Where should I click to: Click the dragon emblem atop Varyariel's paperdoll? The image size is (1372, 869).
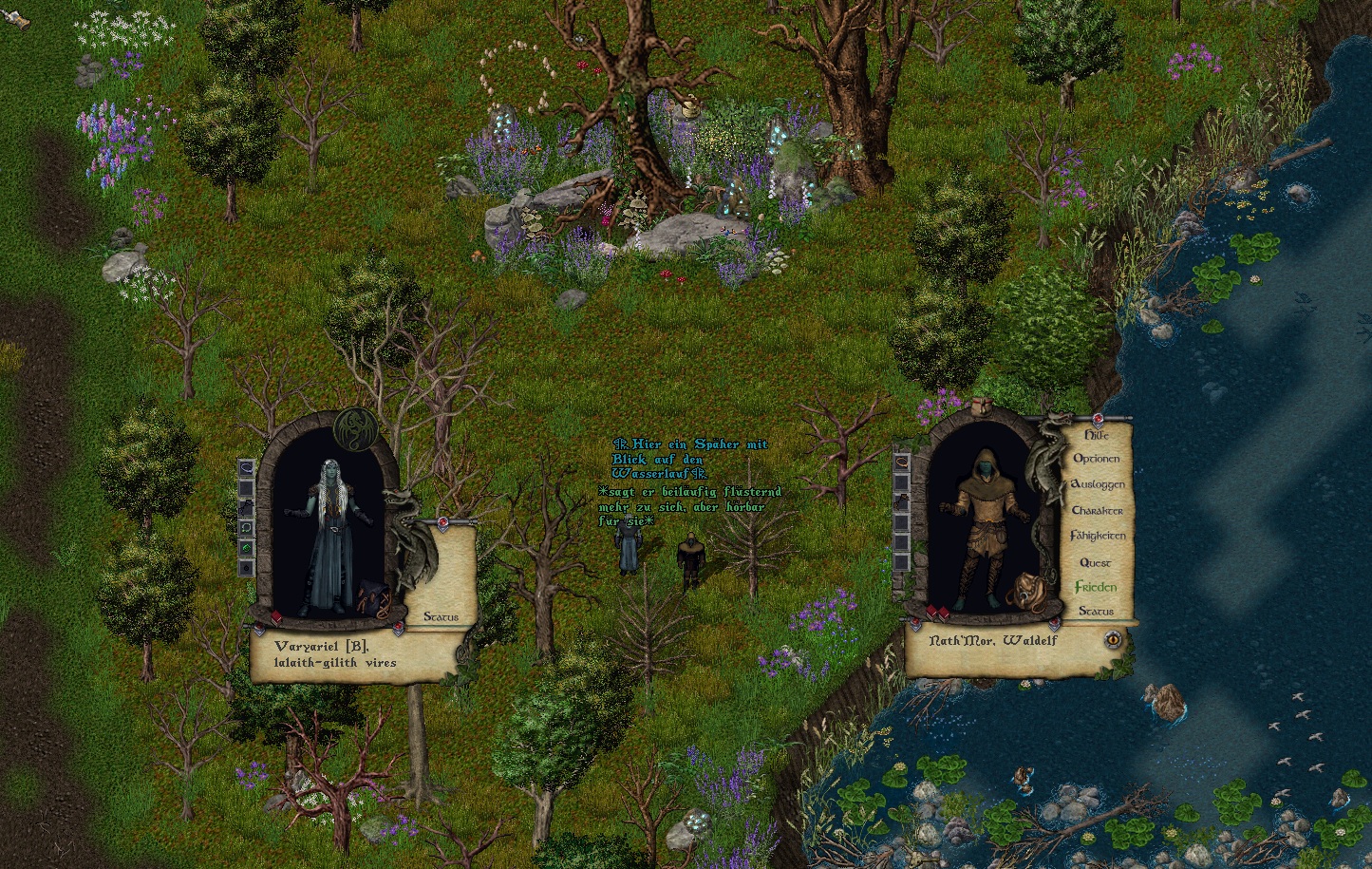(x=356, y=427)
